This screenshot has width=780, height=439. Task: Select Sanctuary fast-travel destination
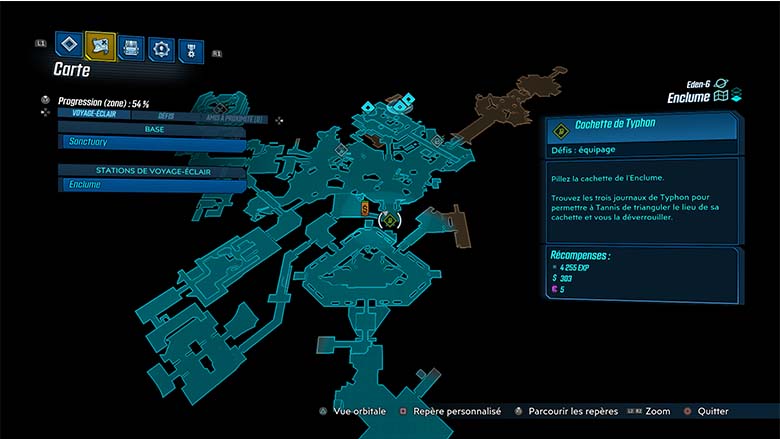(152, 144)
